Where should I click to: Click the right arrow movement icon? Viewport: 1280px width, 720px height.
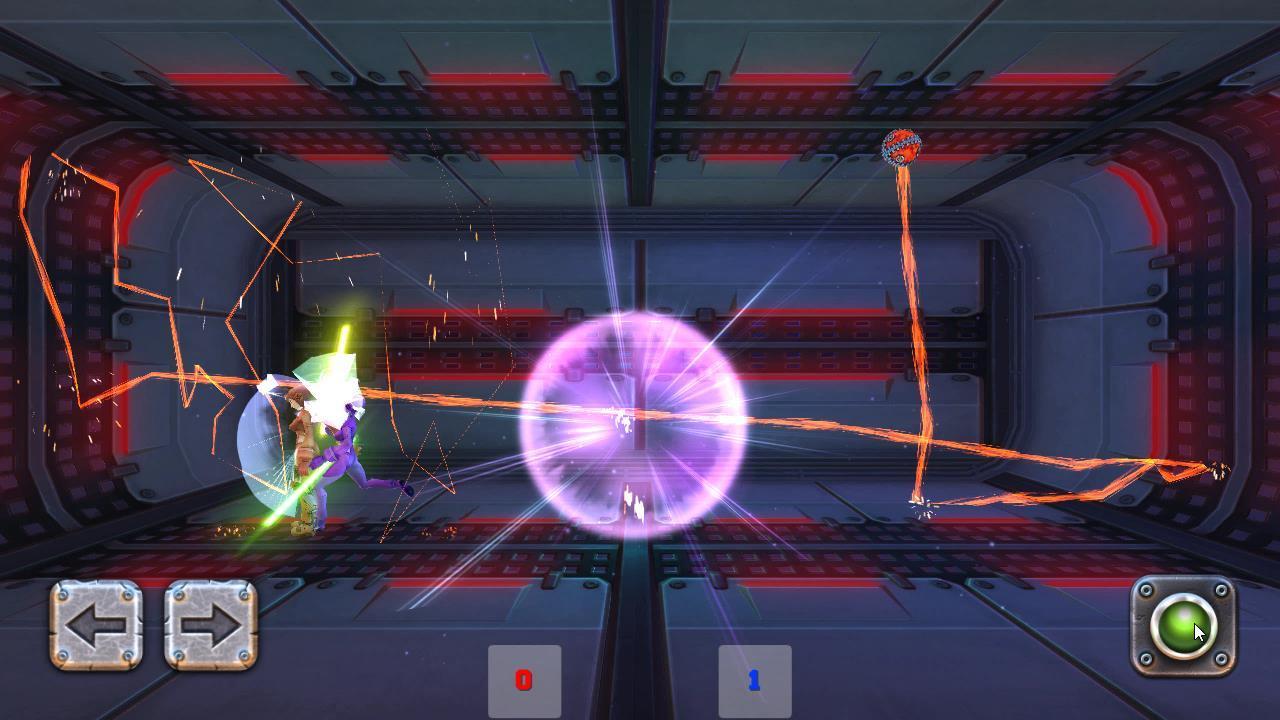(210, 625)
